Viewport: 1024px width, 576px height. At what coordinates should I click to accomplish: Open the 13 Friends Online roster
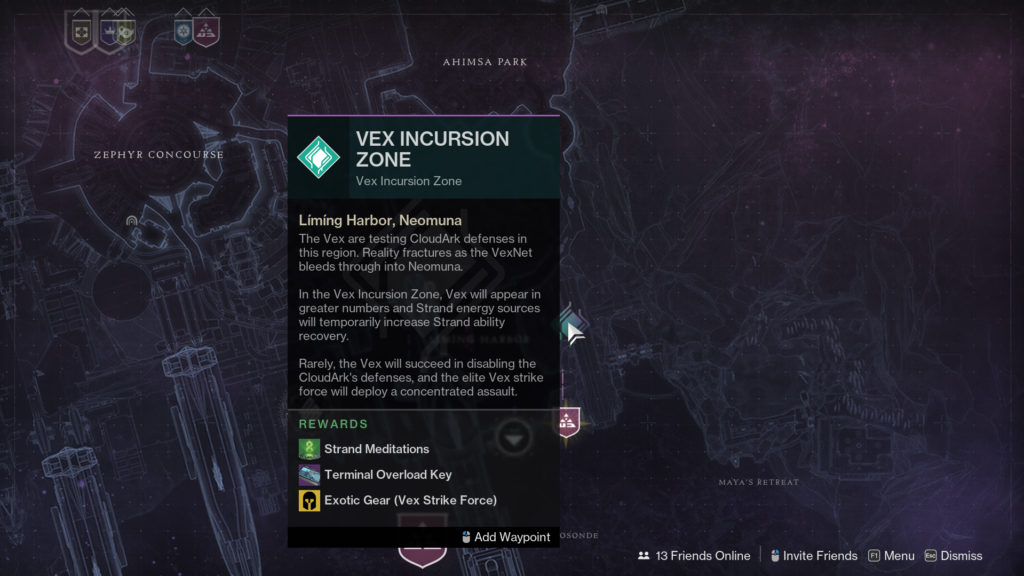coord(695,556)
